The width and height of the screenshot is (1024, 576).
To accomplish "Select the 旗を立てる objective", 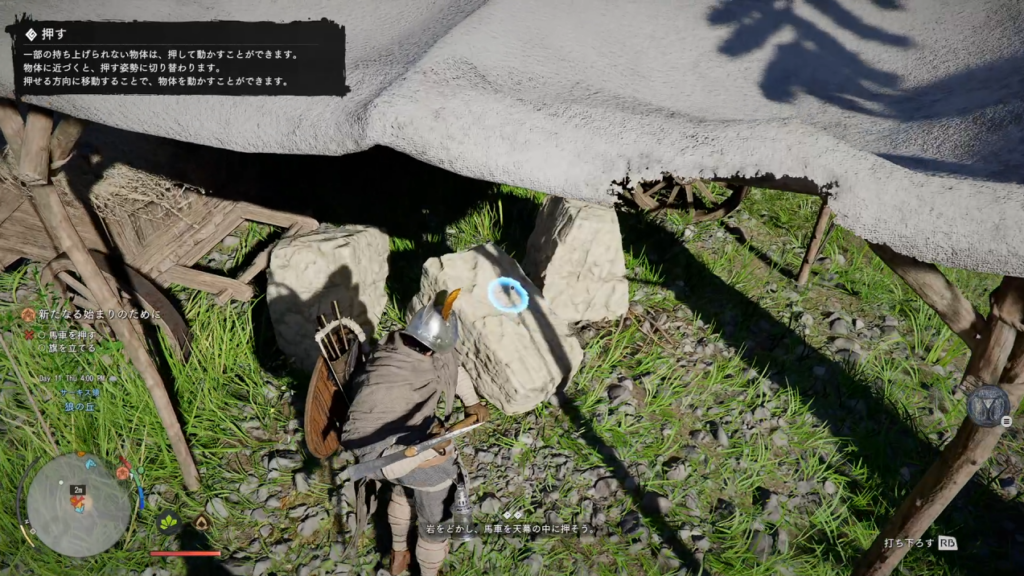I will click(x=72, y=347).
